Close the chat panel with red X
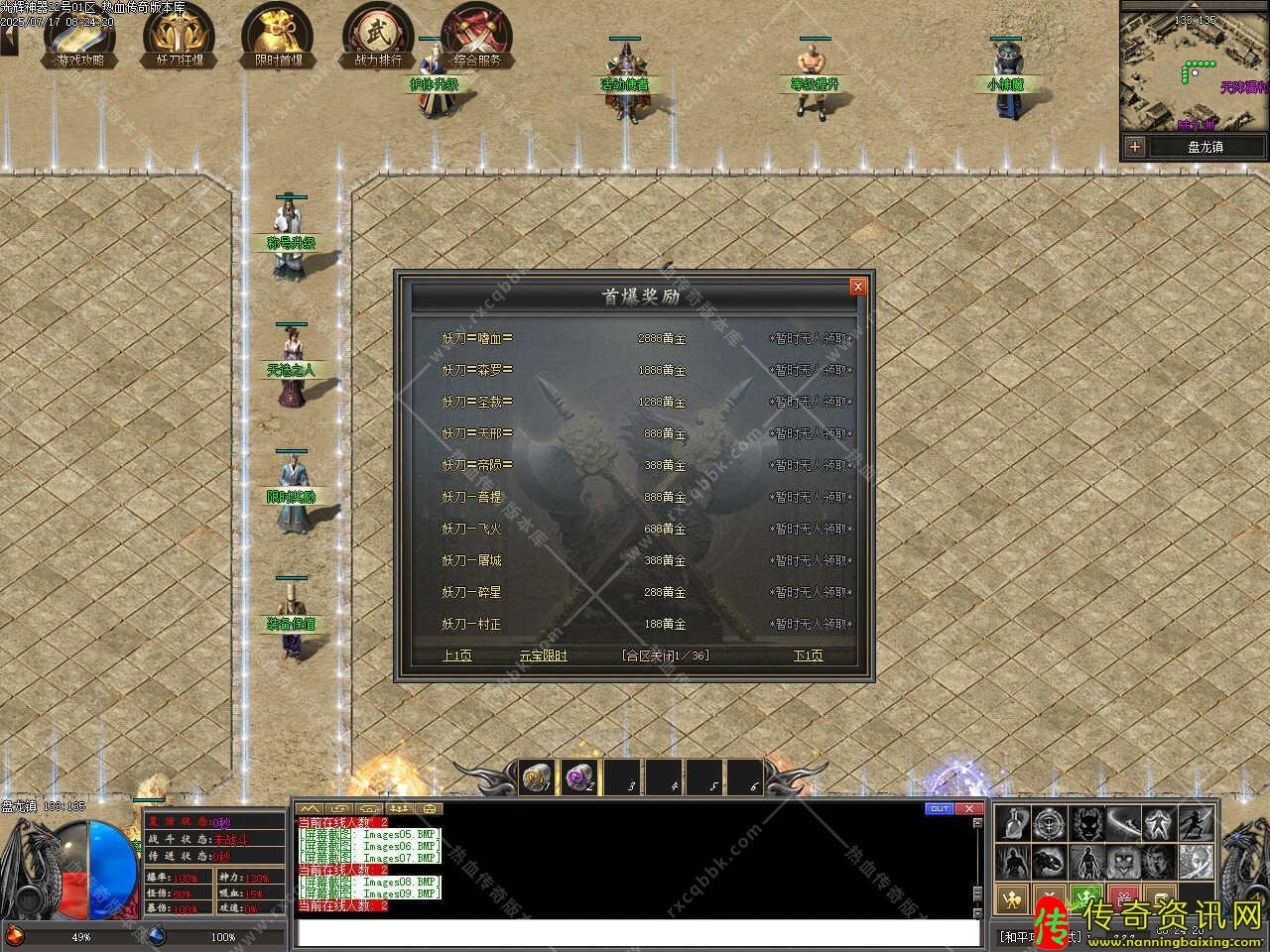Screen dimensions: 1270x952 (968, 809)
